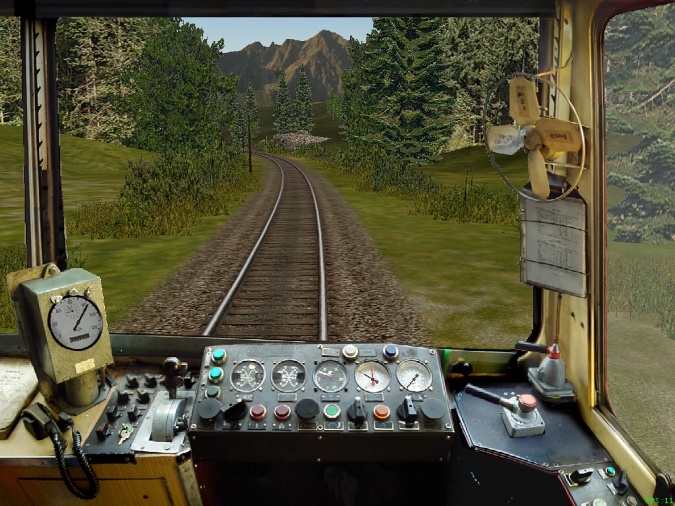
Task: Turn the ignition key with green tag
Action: pyautogui.click(x=124, y=433)
